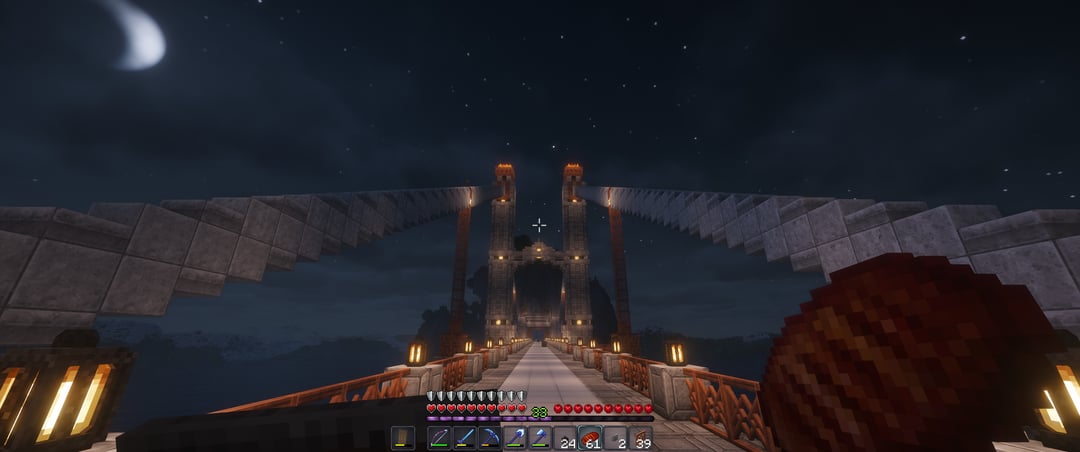Screen dimensions: 1080x452
Task: Choose the hotbar slot holding 24 items
Action: pos(565,438)
